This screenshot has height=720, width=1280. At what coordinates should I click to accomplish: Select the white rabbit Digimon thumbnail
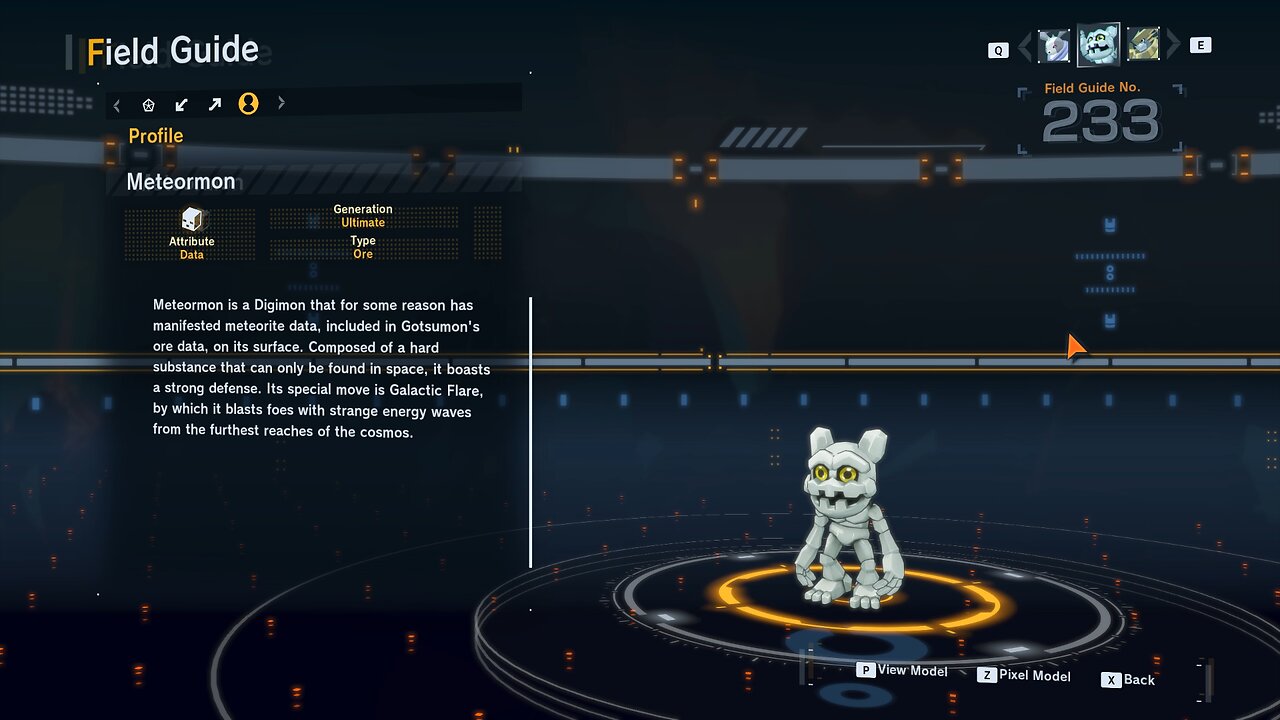pos(1054,46)
